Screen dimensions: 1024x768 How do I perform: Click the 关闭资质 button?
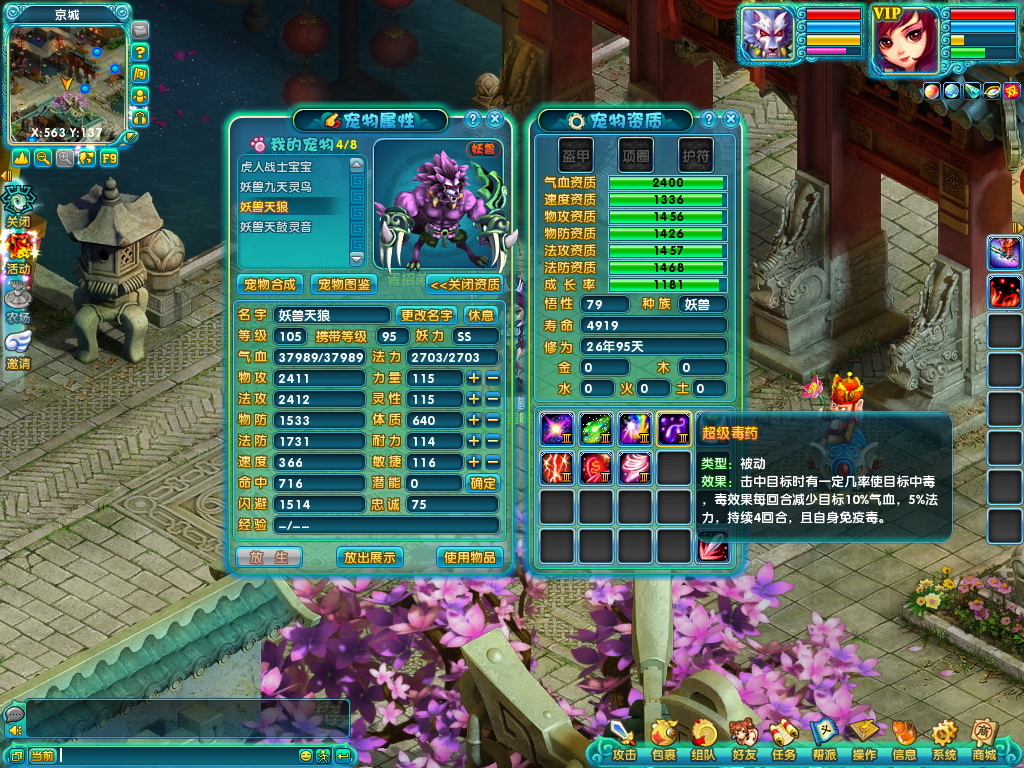pyautogui.click(x=465, y=284)
